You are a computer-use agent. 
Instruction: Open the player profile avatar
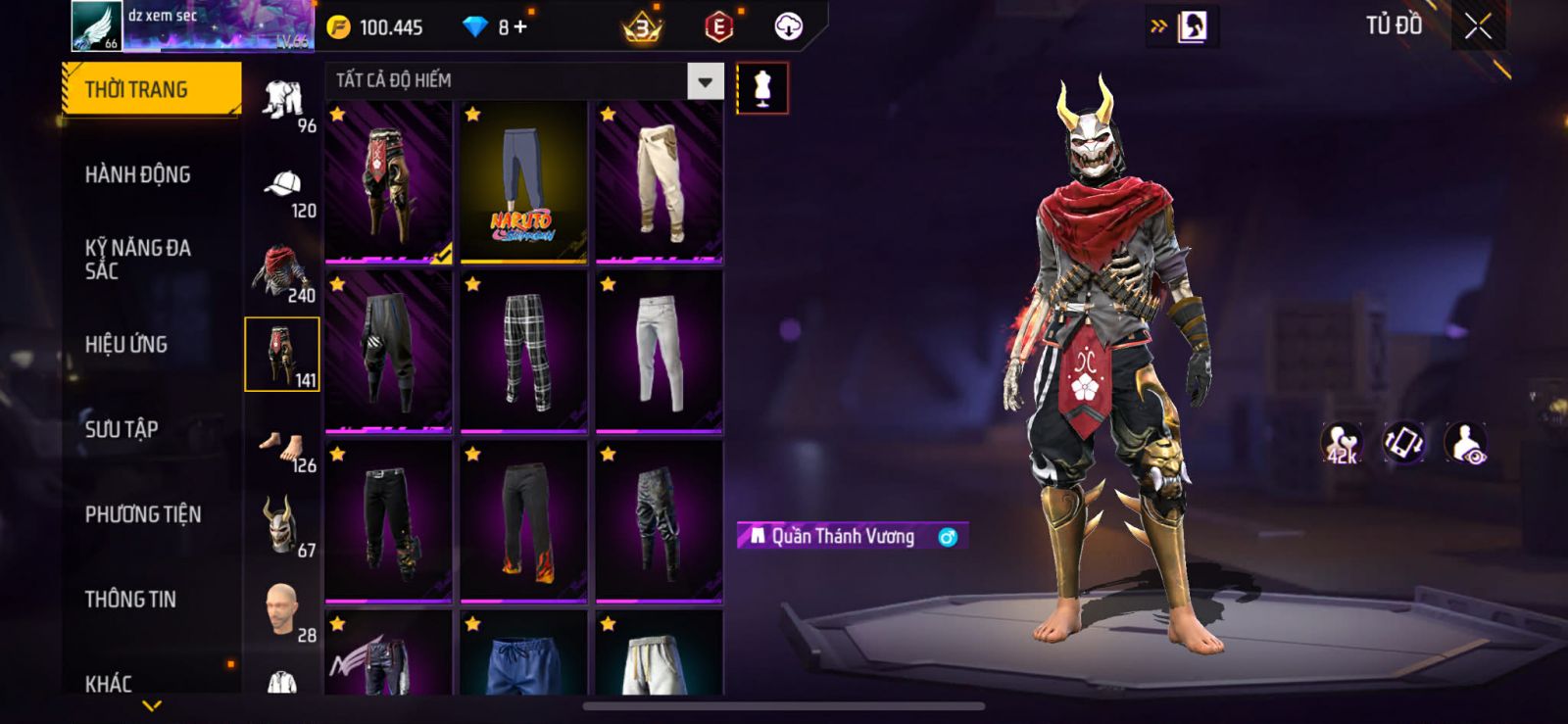pos(96,26)
